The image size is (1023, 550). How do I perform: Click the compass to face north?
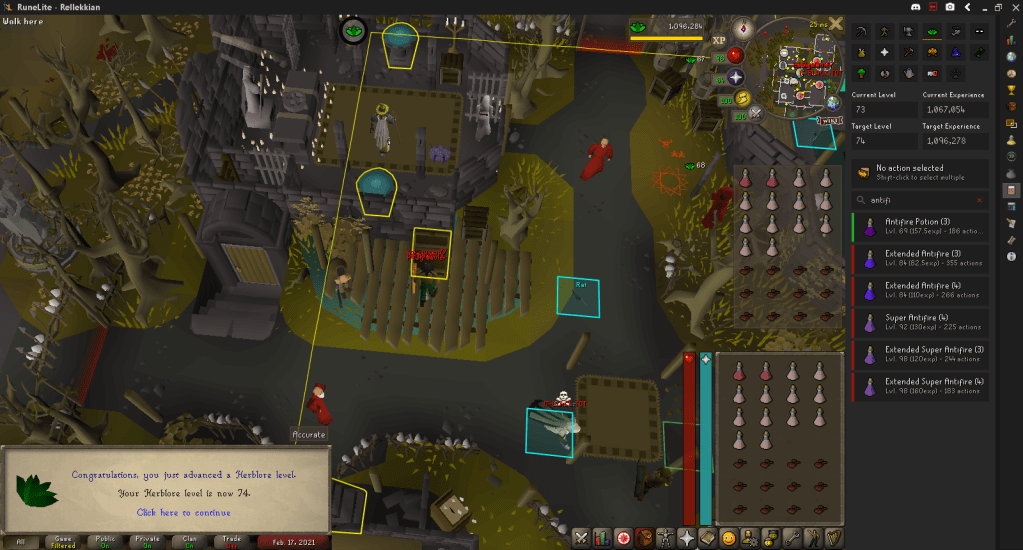click(743, 27)
